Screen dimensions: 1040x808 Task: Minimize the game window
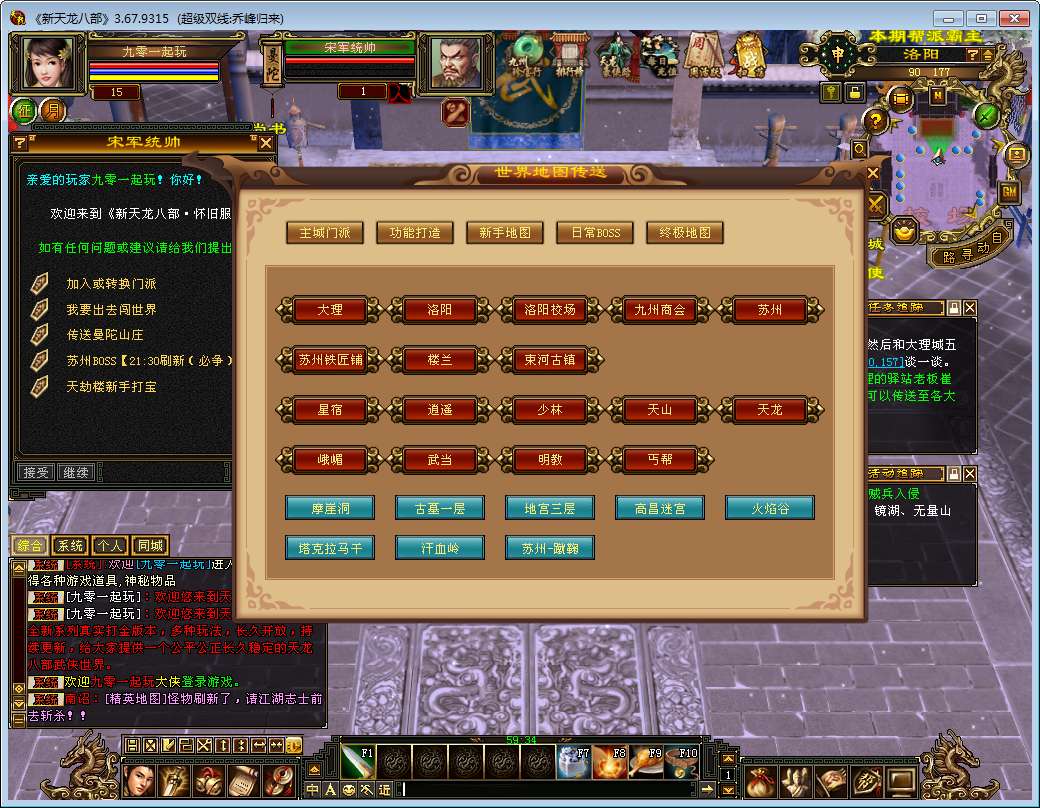coord(949,18)
